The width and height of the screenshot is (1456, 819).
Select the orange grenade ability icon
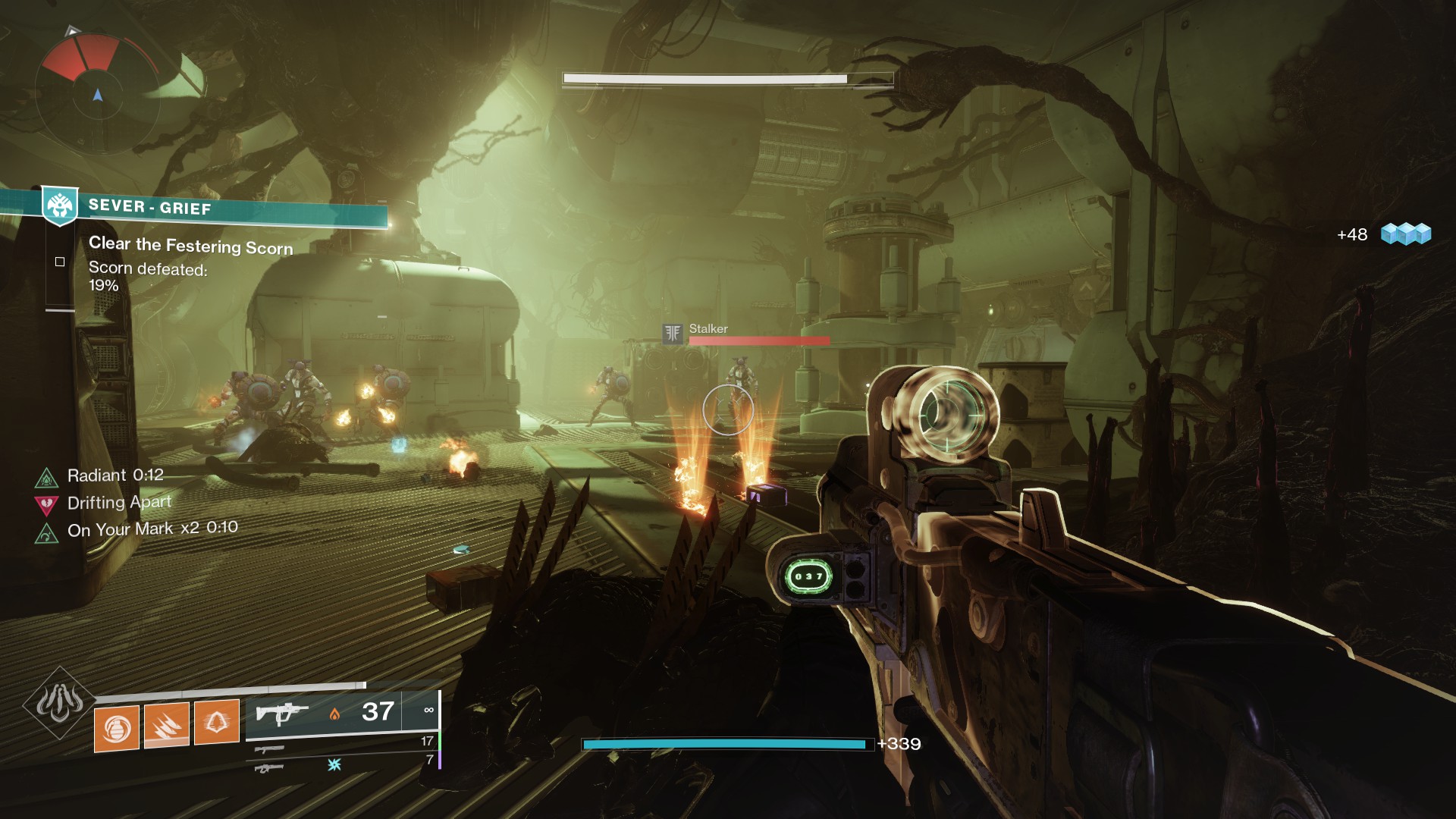[117, 728]
